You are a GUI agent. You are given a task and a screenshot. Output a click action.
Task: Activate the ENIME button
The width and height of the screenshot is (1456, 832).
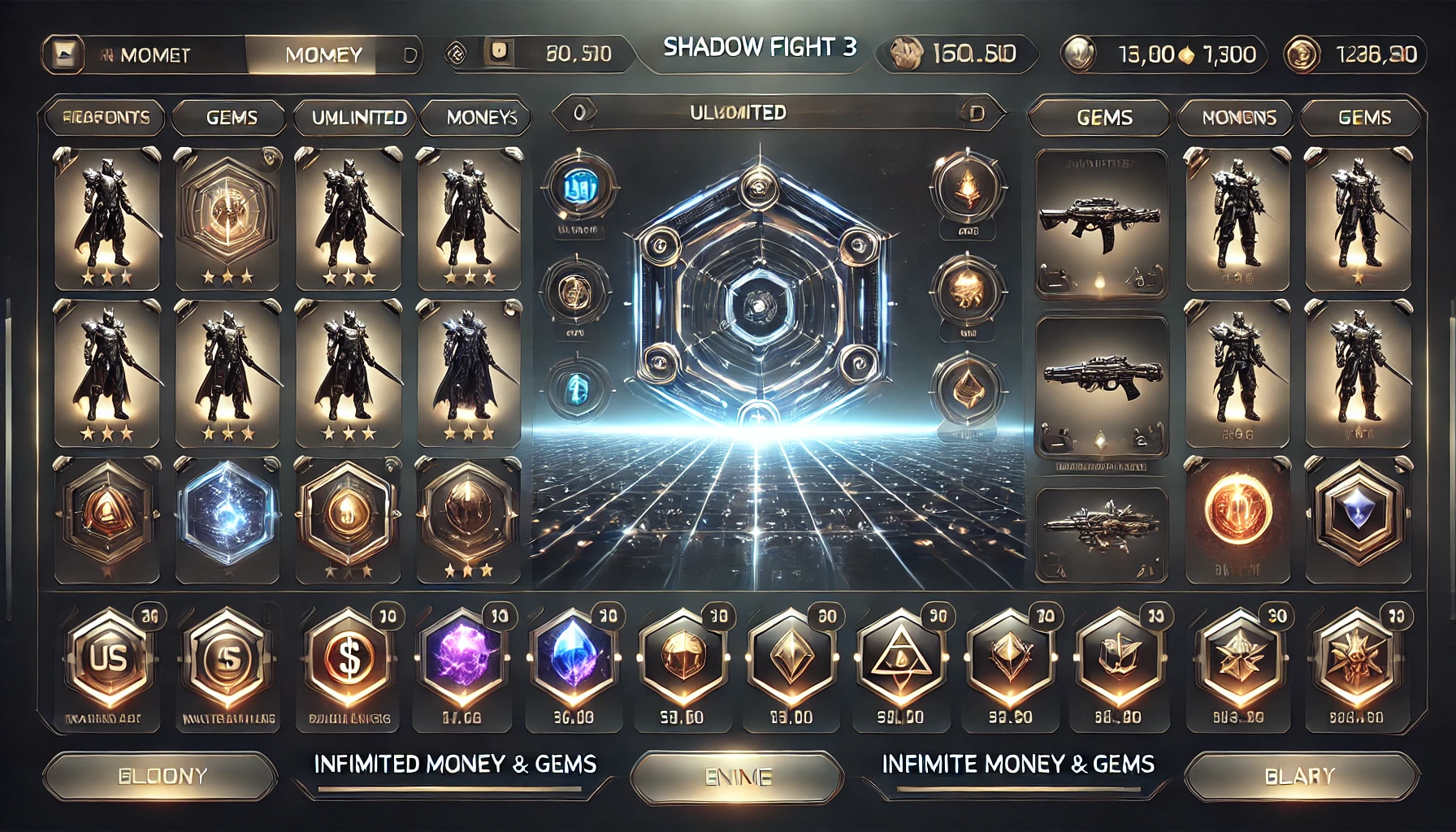click(738, 778)
